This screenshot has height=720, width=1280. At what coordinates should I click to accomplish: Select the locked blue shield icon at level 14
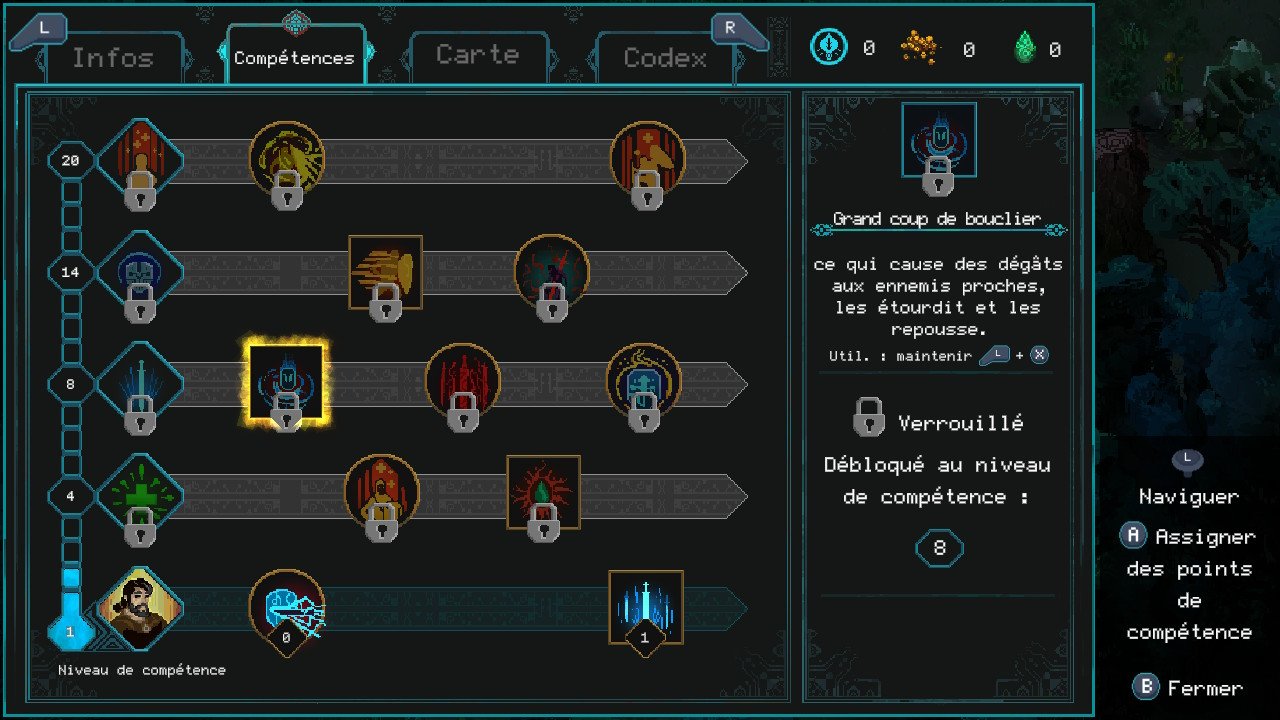coord(141,272)
